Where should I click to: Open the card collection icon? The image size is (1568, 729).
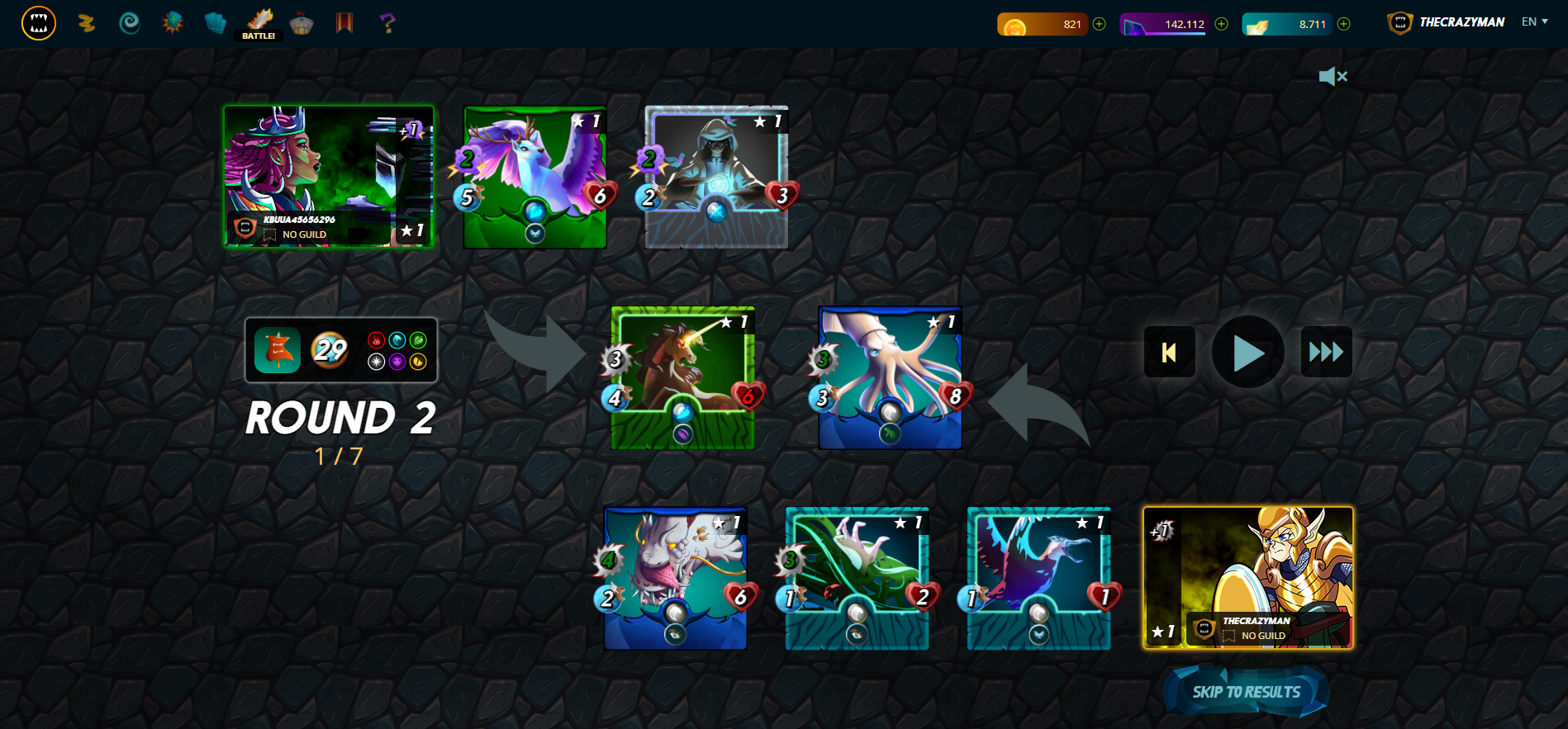pyautogui.click(x=215, y=23)
